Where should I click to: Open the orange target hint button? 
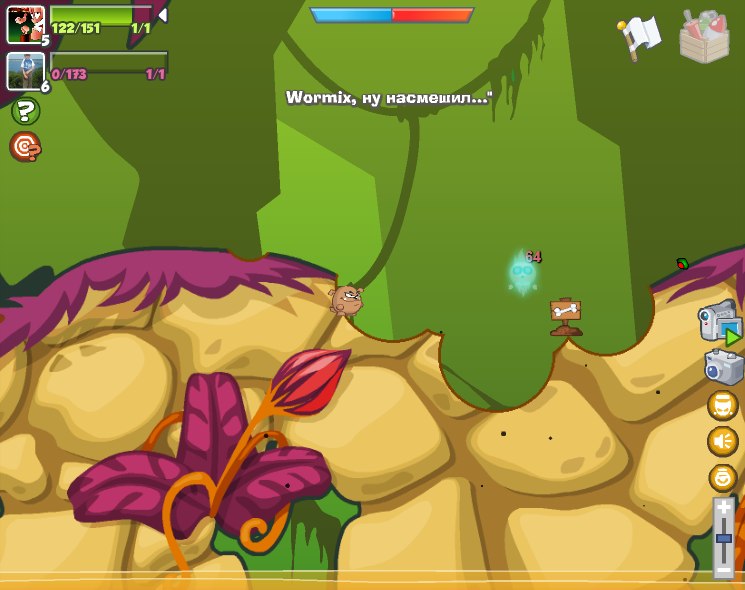[25, 147]
